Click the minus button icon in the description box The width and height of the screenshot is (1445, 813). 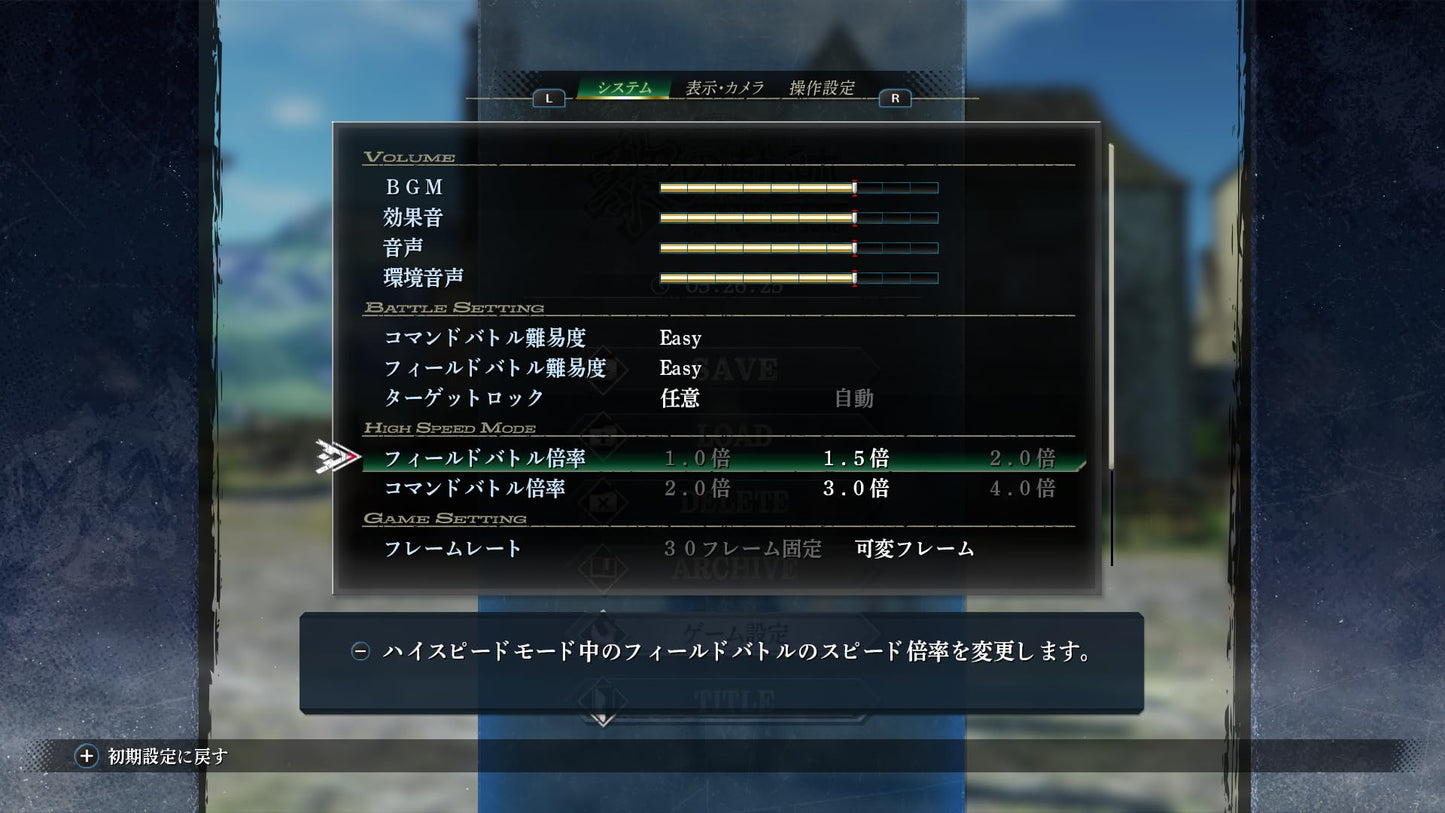360,650
